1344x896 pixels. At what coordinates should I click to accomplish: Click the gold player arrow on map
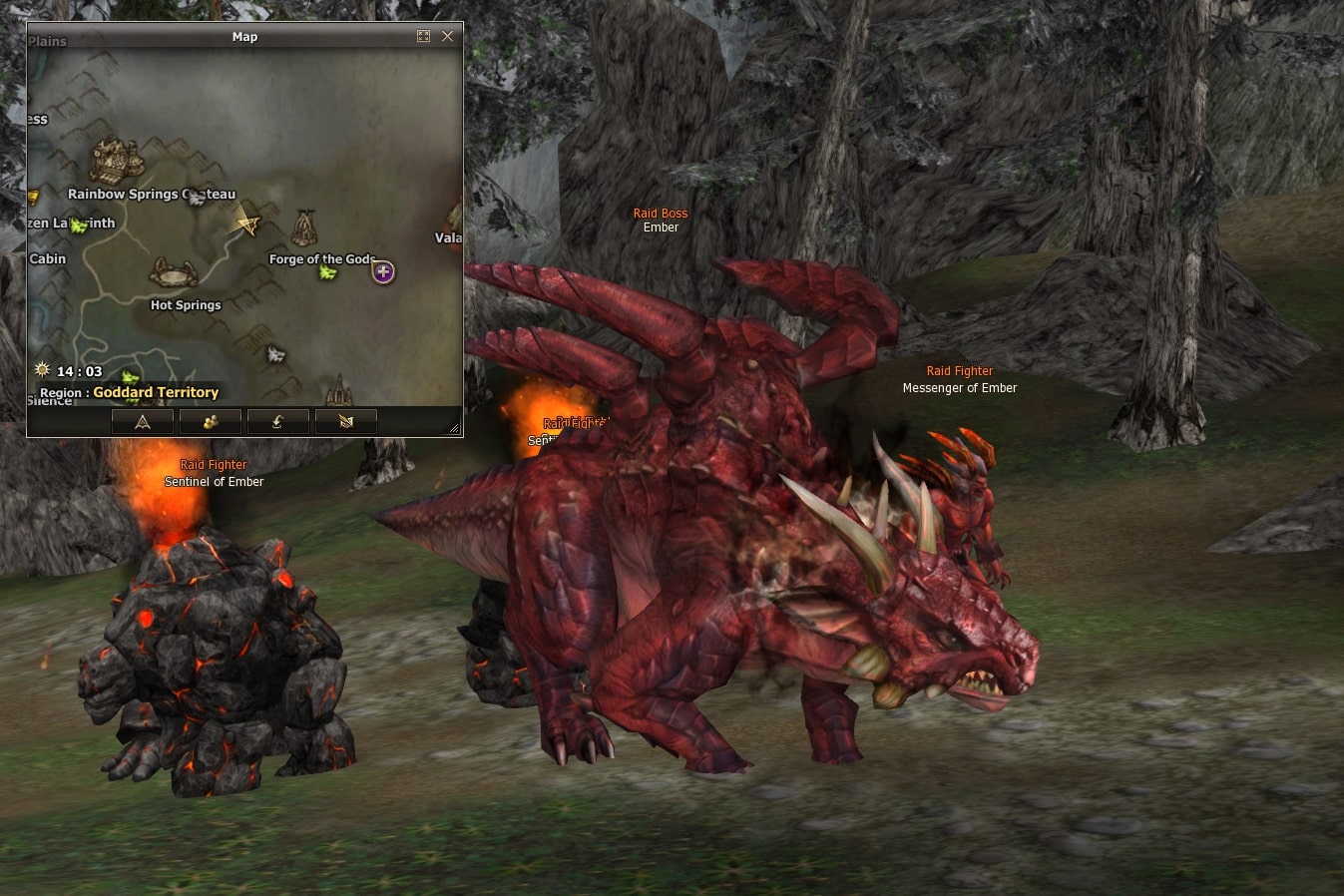pos(245,224)
